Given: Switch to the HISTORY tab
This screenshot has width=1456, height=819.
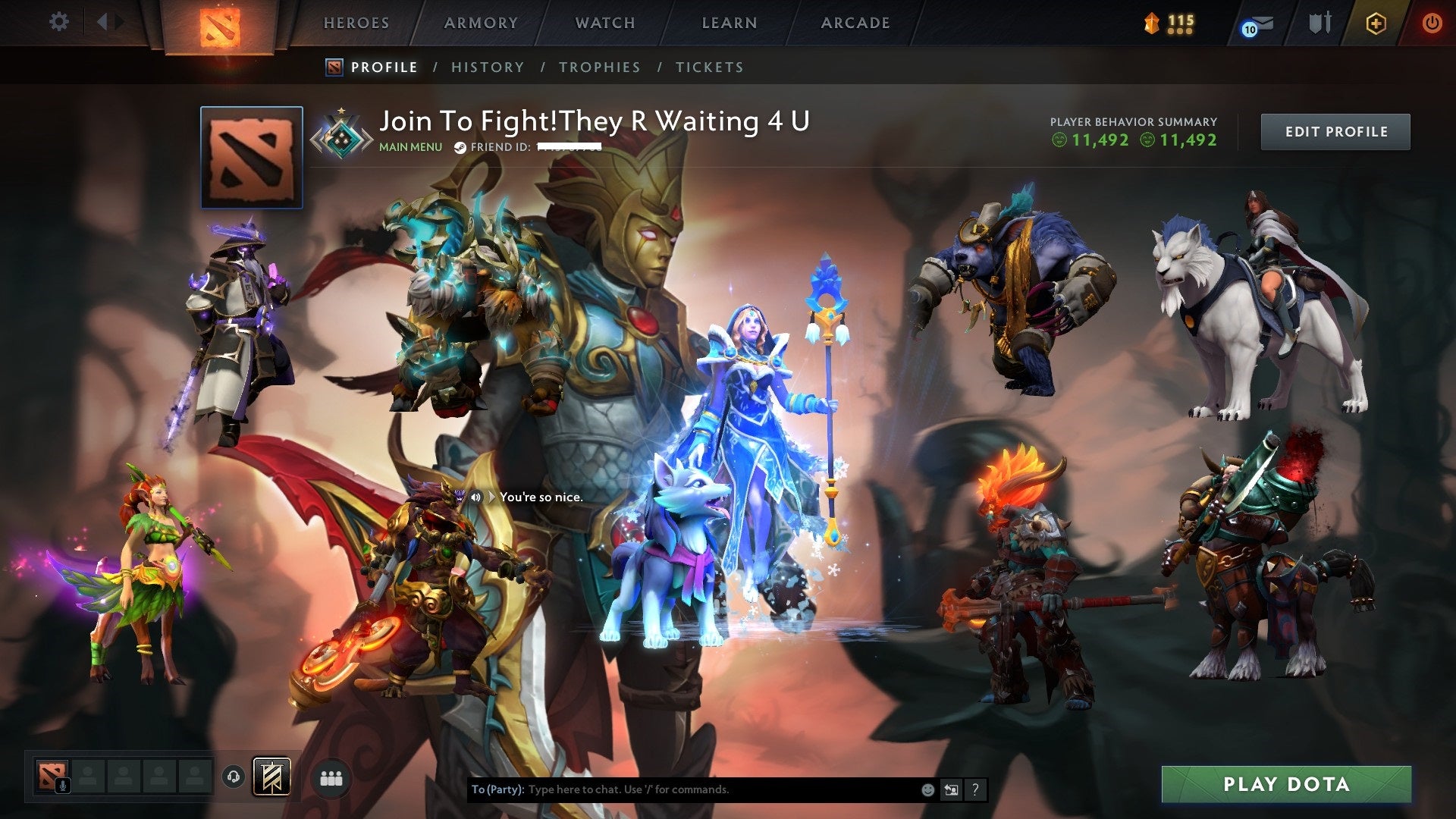Looking at the screenshot, I should point(487,67).
